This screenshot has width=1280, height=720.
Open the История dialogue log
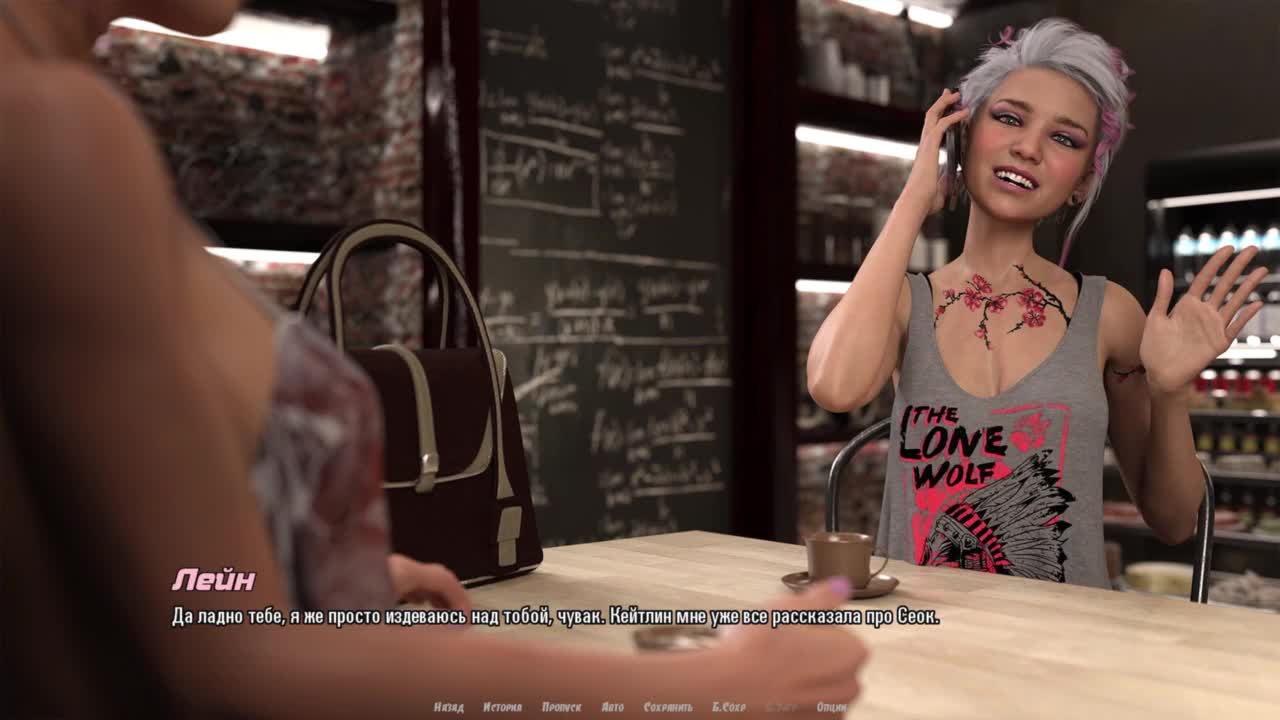coord(502,707)
